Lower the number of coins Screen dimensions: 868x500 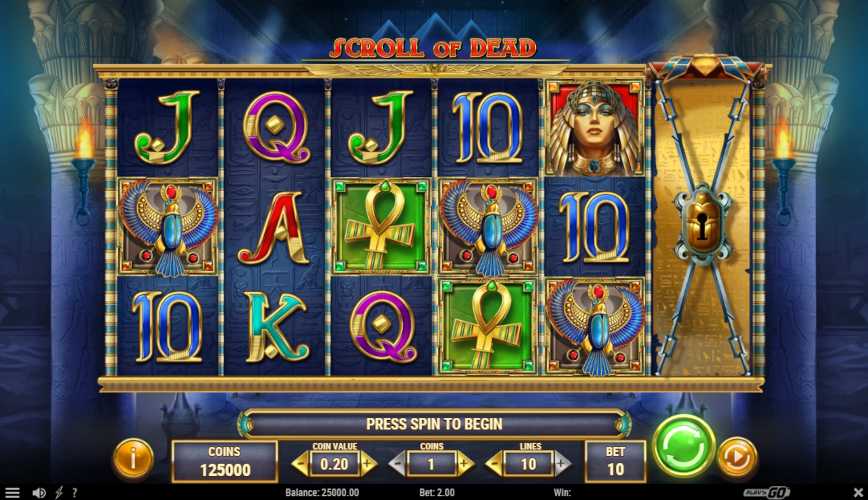click(x=396, y=463)
